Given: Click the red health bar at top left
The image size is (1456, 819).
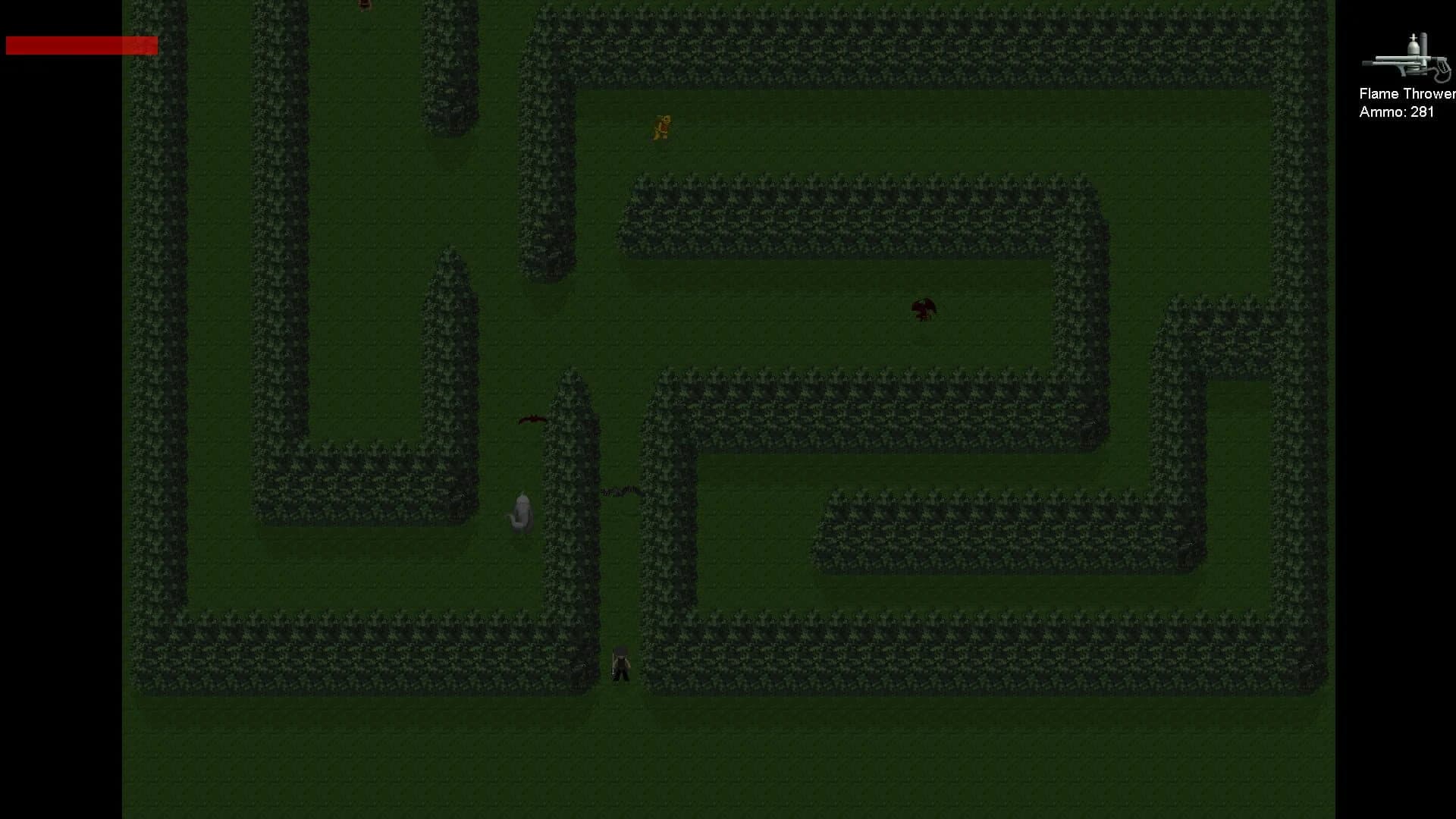Looking at the screenshot, I should click(80, 45).
